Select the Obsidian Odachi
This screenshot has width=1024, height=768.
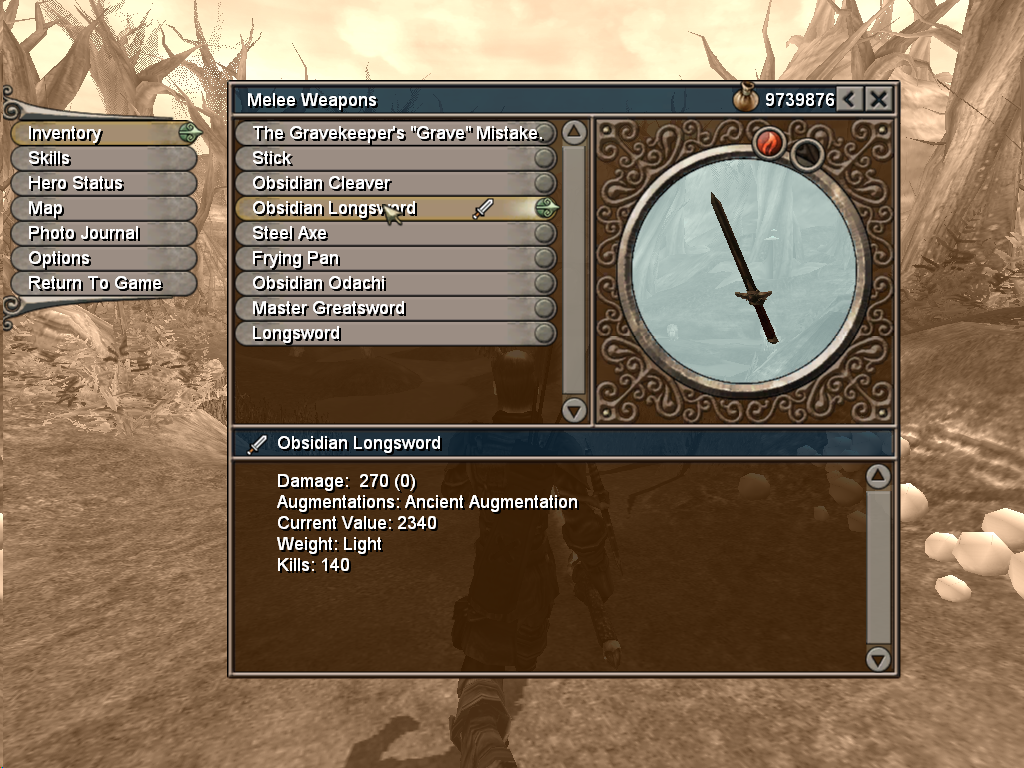[x=396, y=283]
